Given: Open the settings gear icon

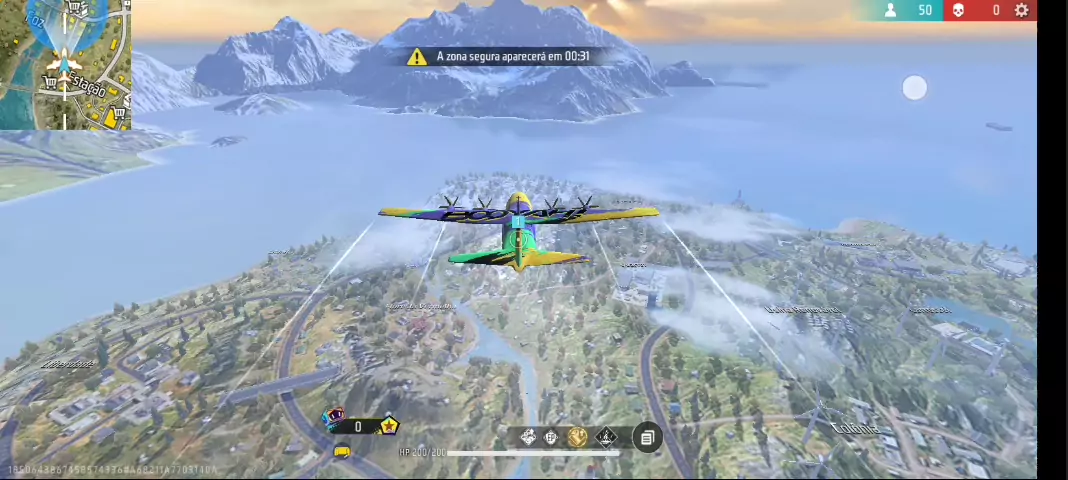Looking at the screenshot, I should pos(1021,10).
